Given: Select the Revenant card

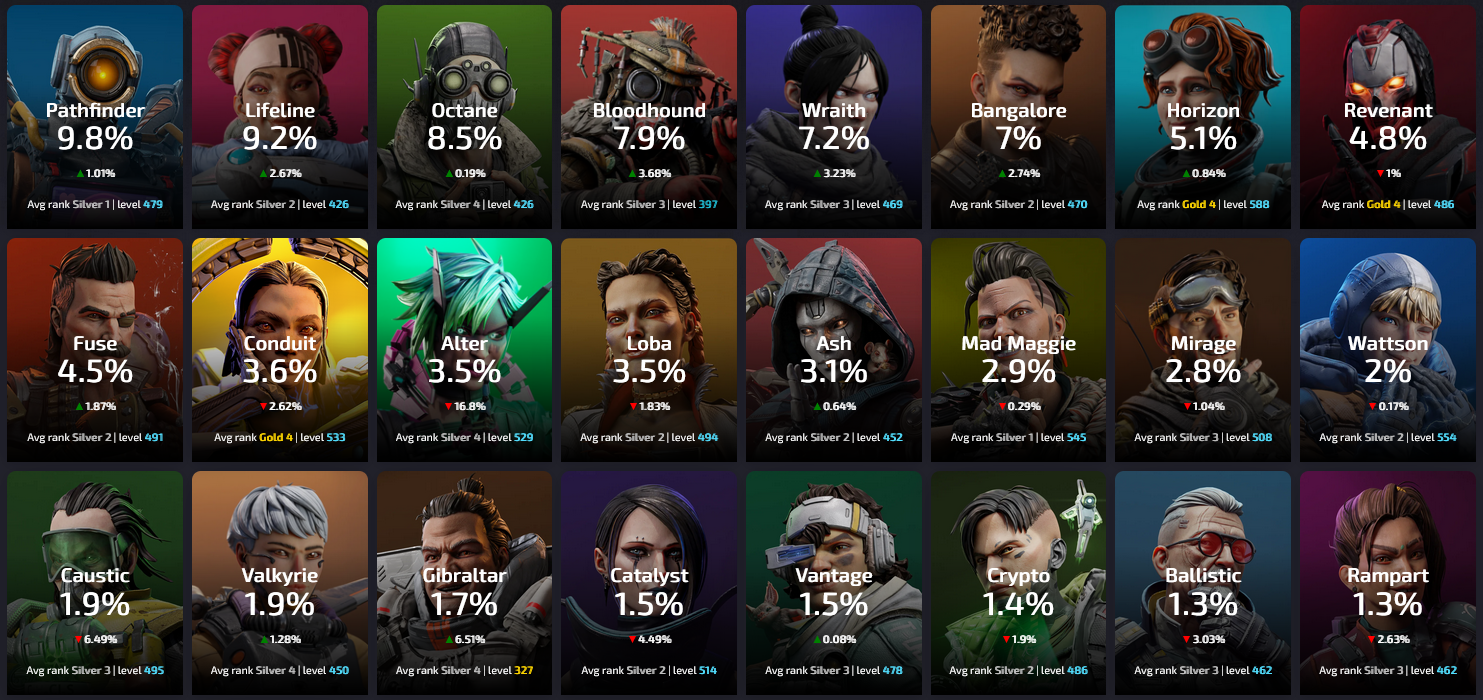Looking at the screenshot, I should pos(1387,118).
